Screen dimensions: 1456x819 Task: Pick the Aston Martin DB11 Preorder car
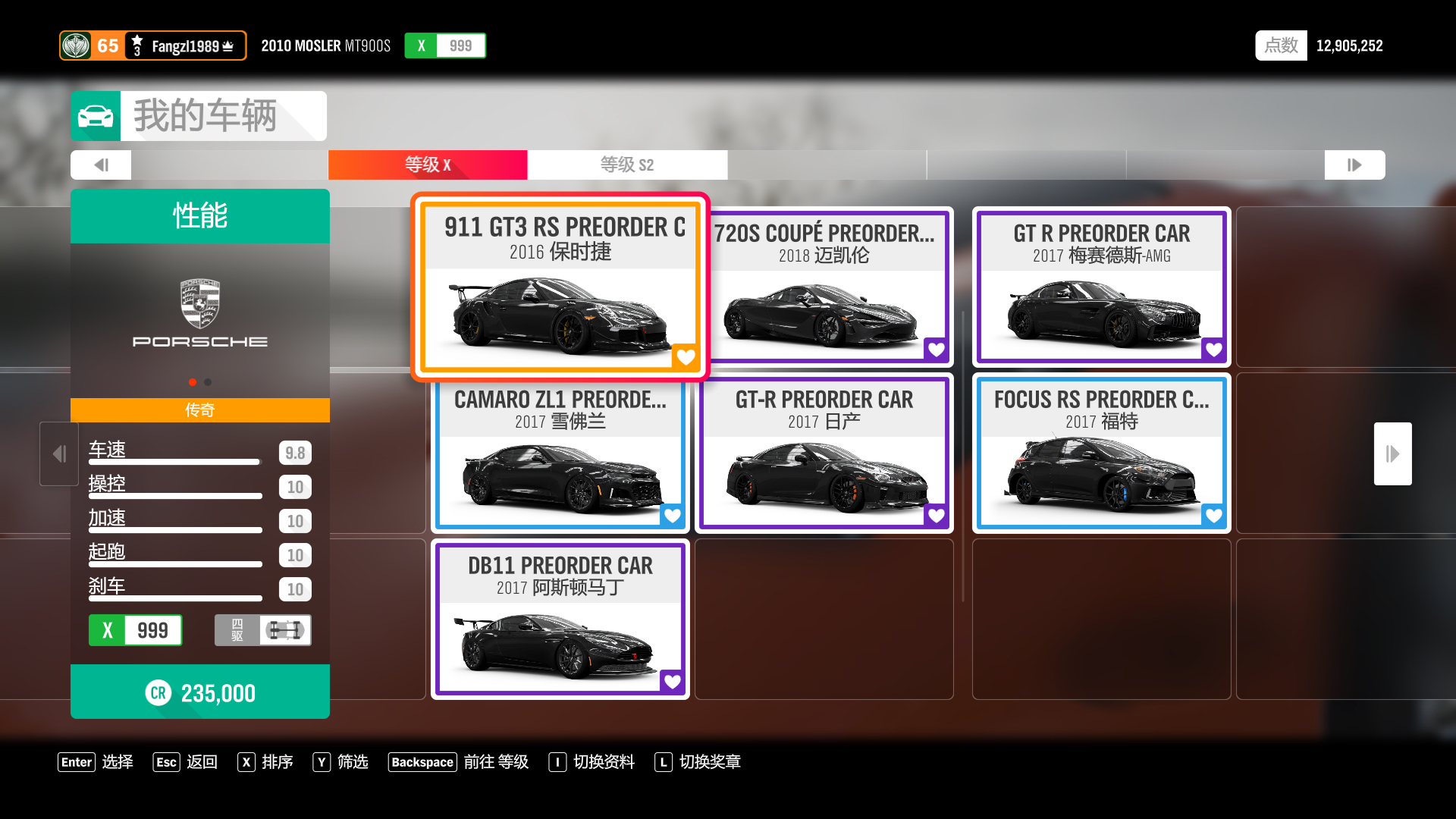pos(560,619)
